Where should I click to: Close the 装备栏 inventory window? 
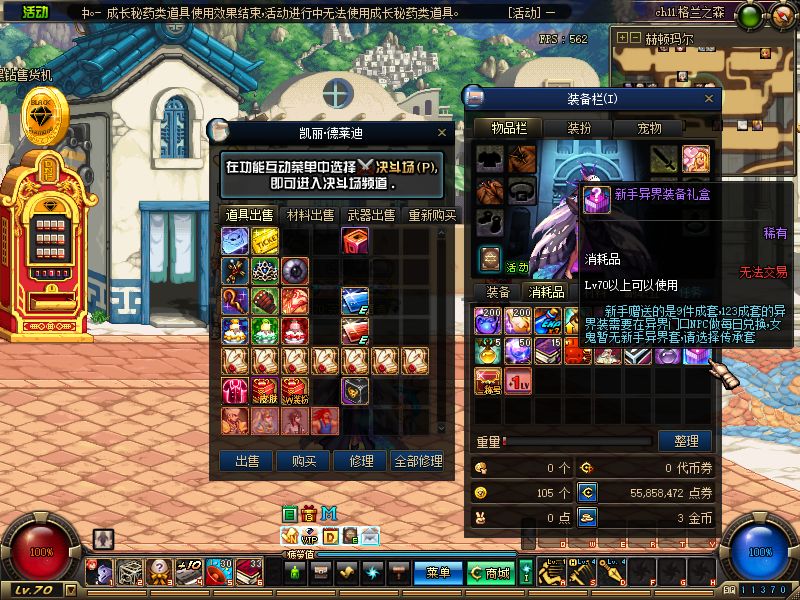709,98
